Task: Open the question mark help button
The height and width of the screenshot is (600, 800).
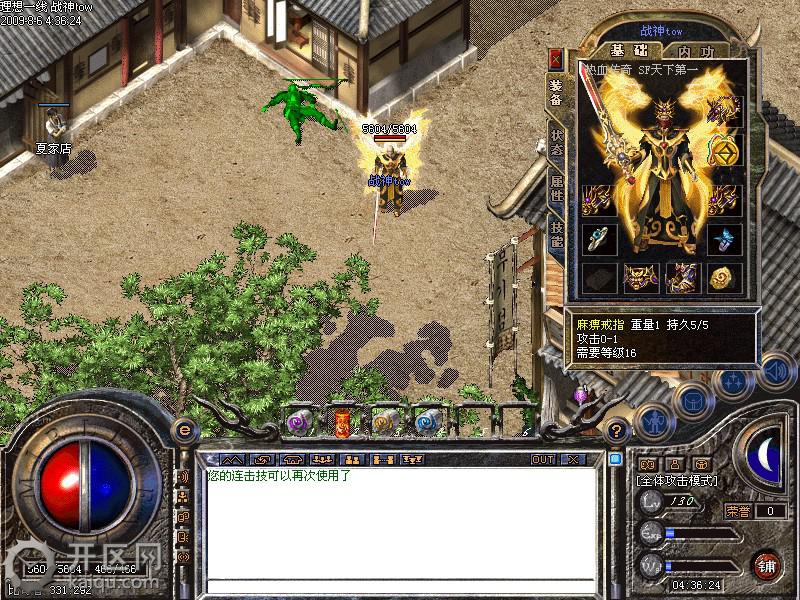Action: 616,431
